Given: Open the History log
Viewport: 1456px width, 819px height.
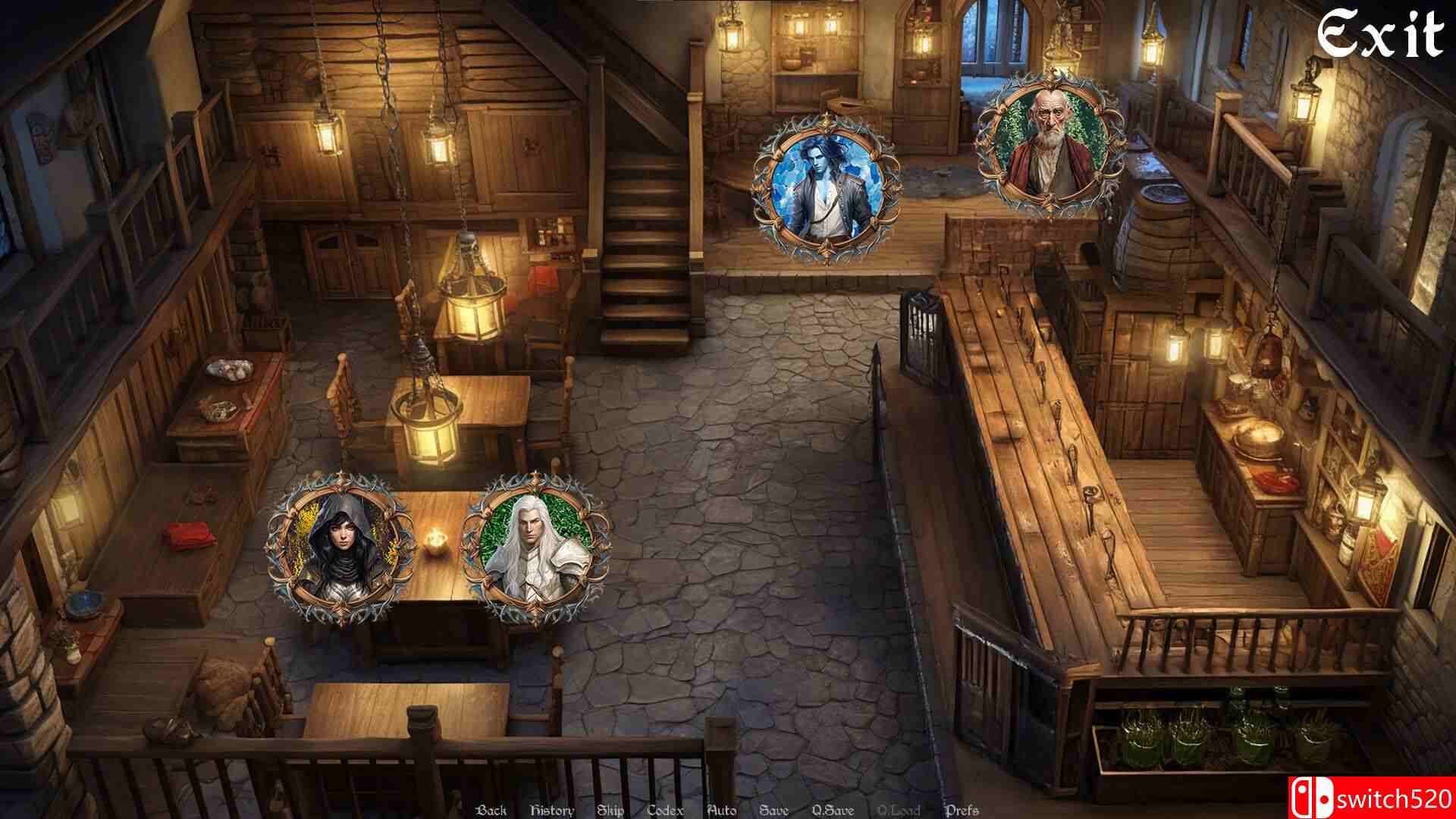Looking at the screenshot, I should coord(551,809).
